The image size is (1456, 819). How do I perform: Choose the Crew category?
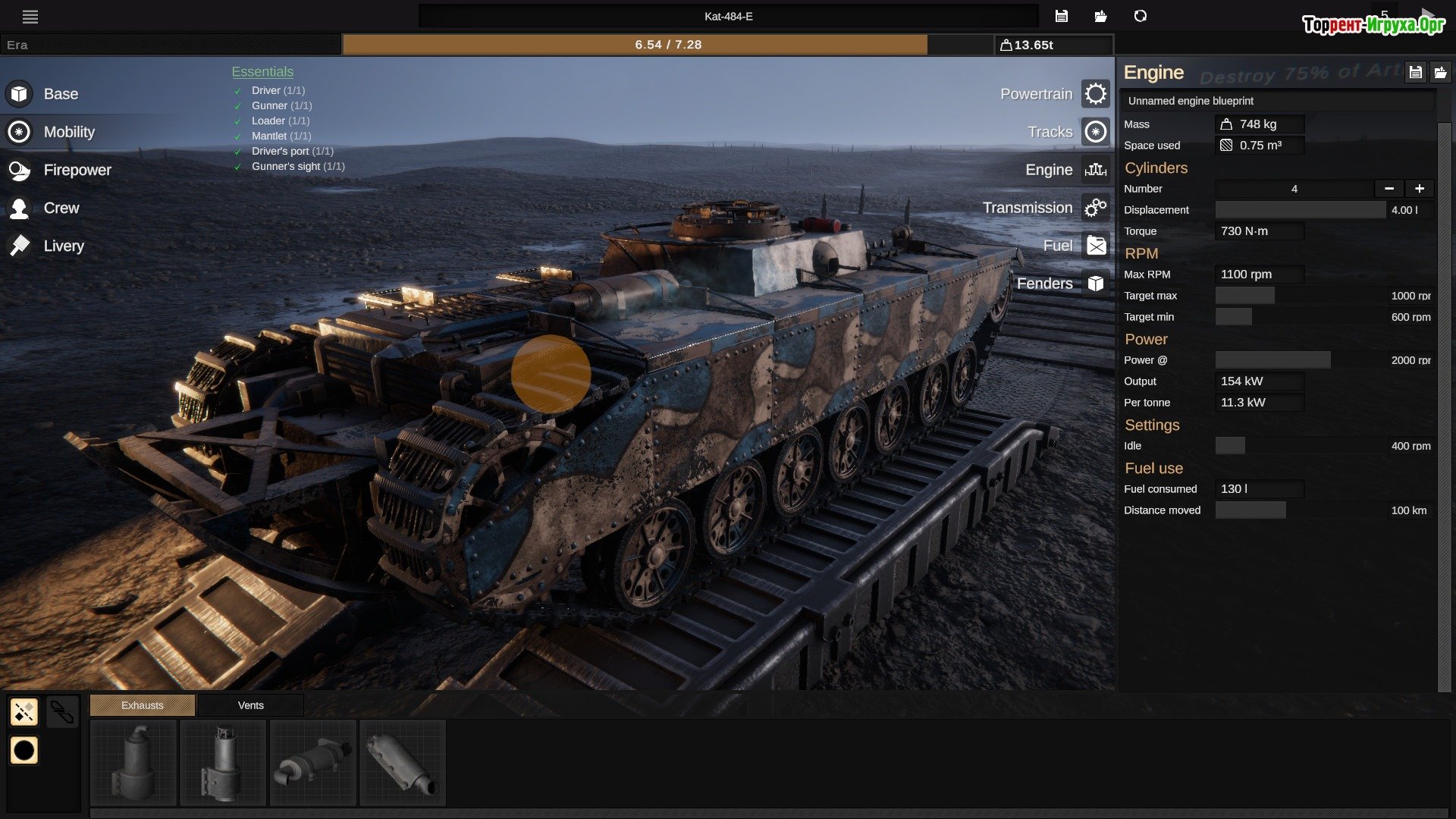61,208
